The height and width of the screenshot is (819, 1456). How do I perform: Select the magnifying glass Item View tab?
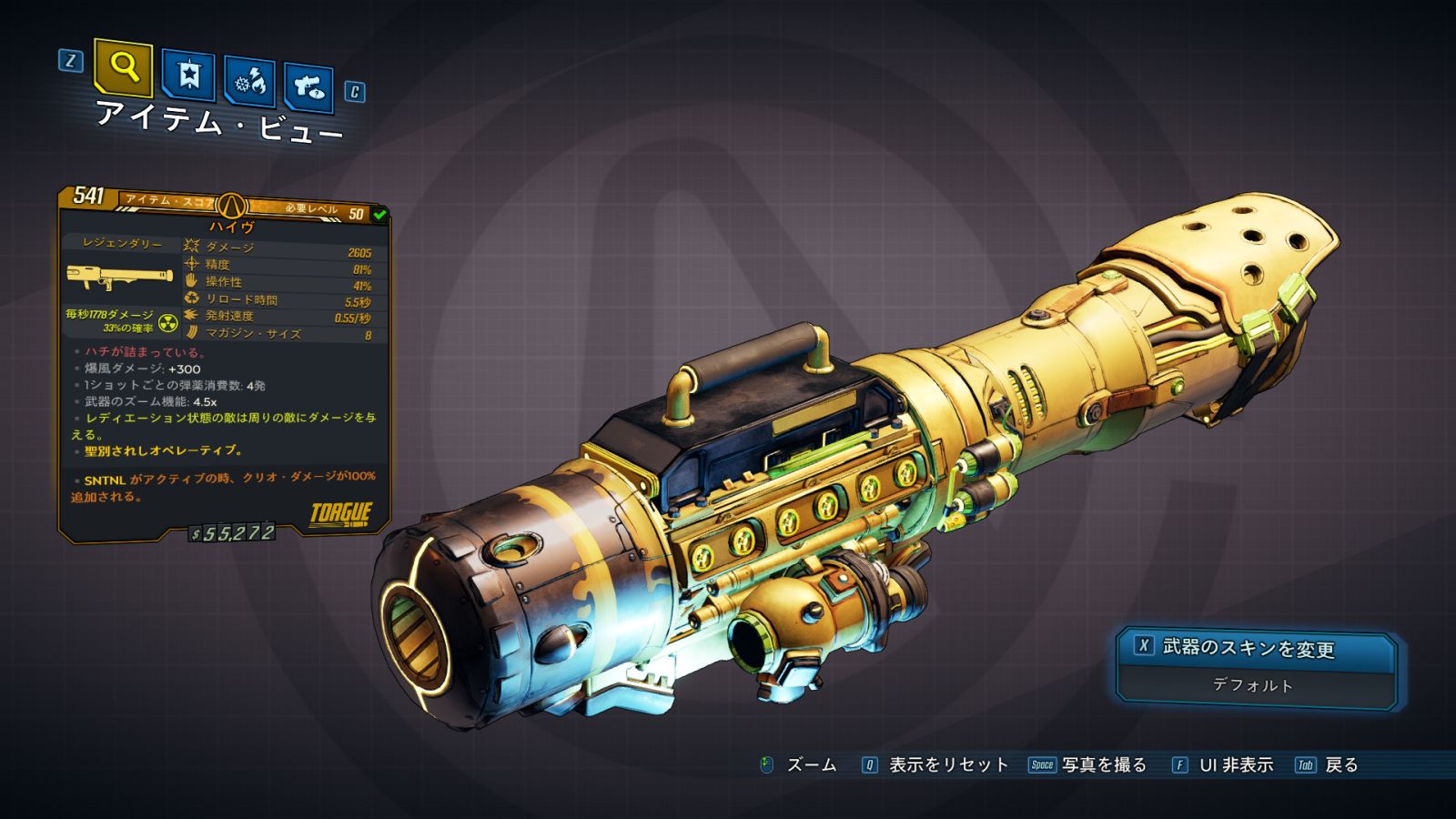124,66
